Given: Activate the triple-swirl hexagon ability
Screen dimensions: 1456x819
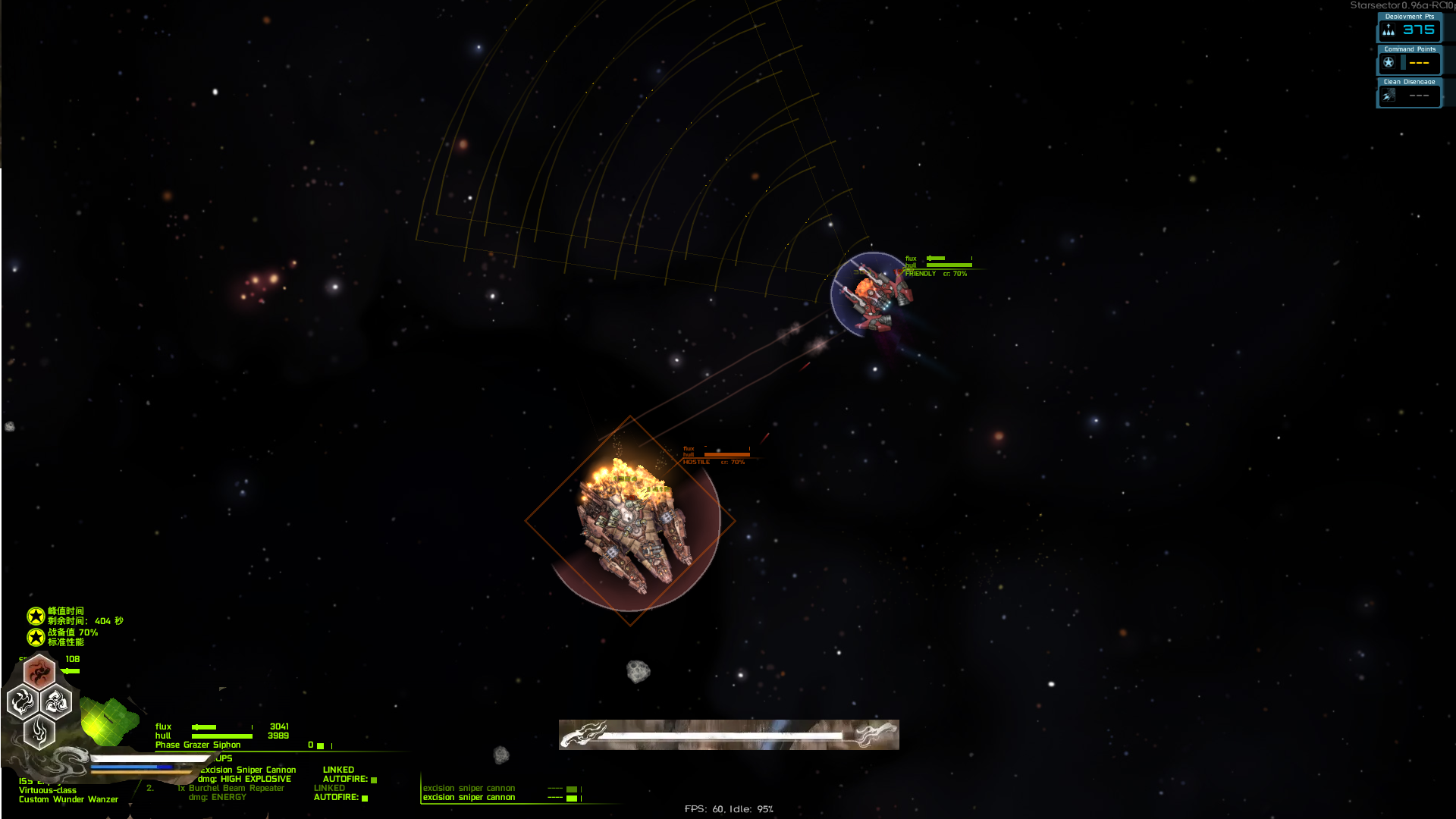Looking at the screenshot, I should [56, 702].
